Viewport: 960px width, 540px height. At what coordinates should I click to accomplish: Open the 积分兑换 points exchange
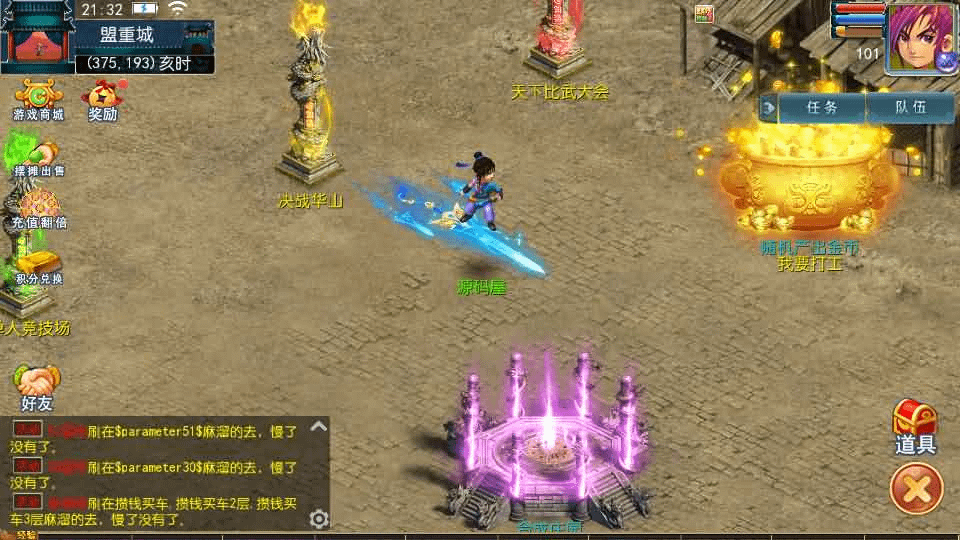(x=38, y=264)
